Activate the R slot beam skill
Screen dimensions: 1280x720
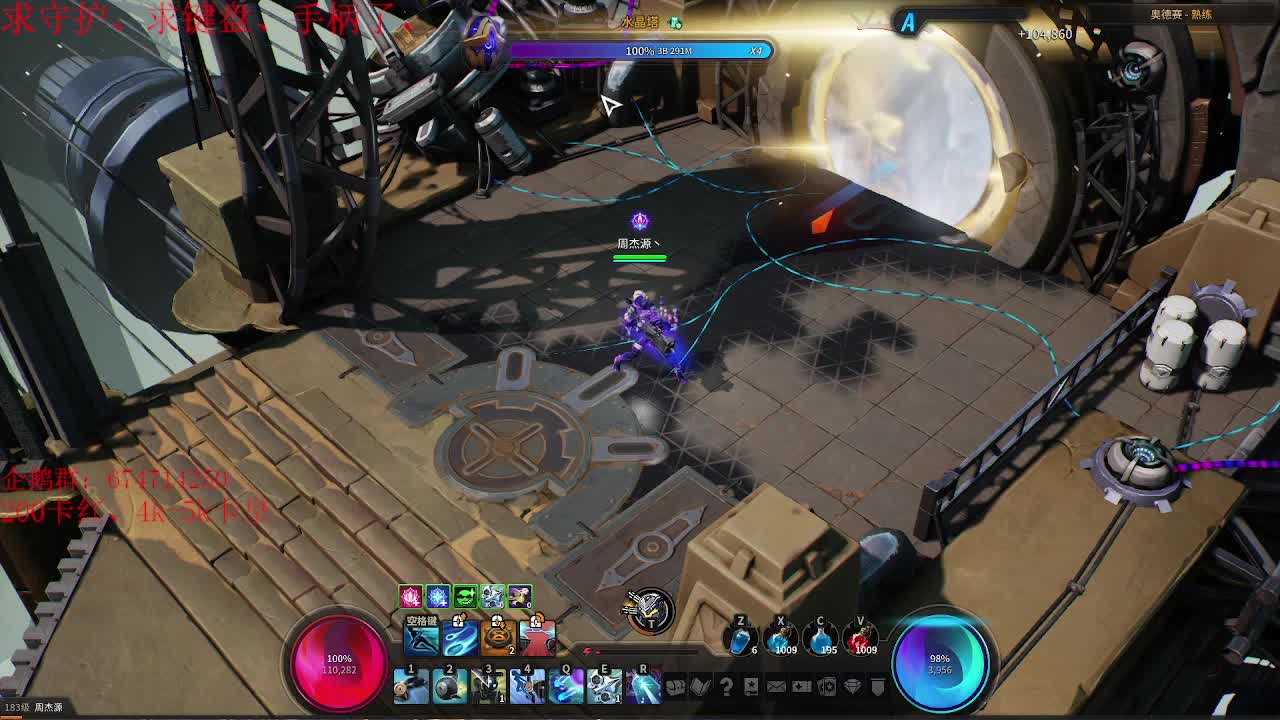[x=643, y=686]
